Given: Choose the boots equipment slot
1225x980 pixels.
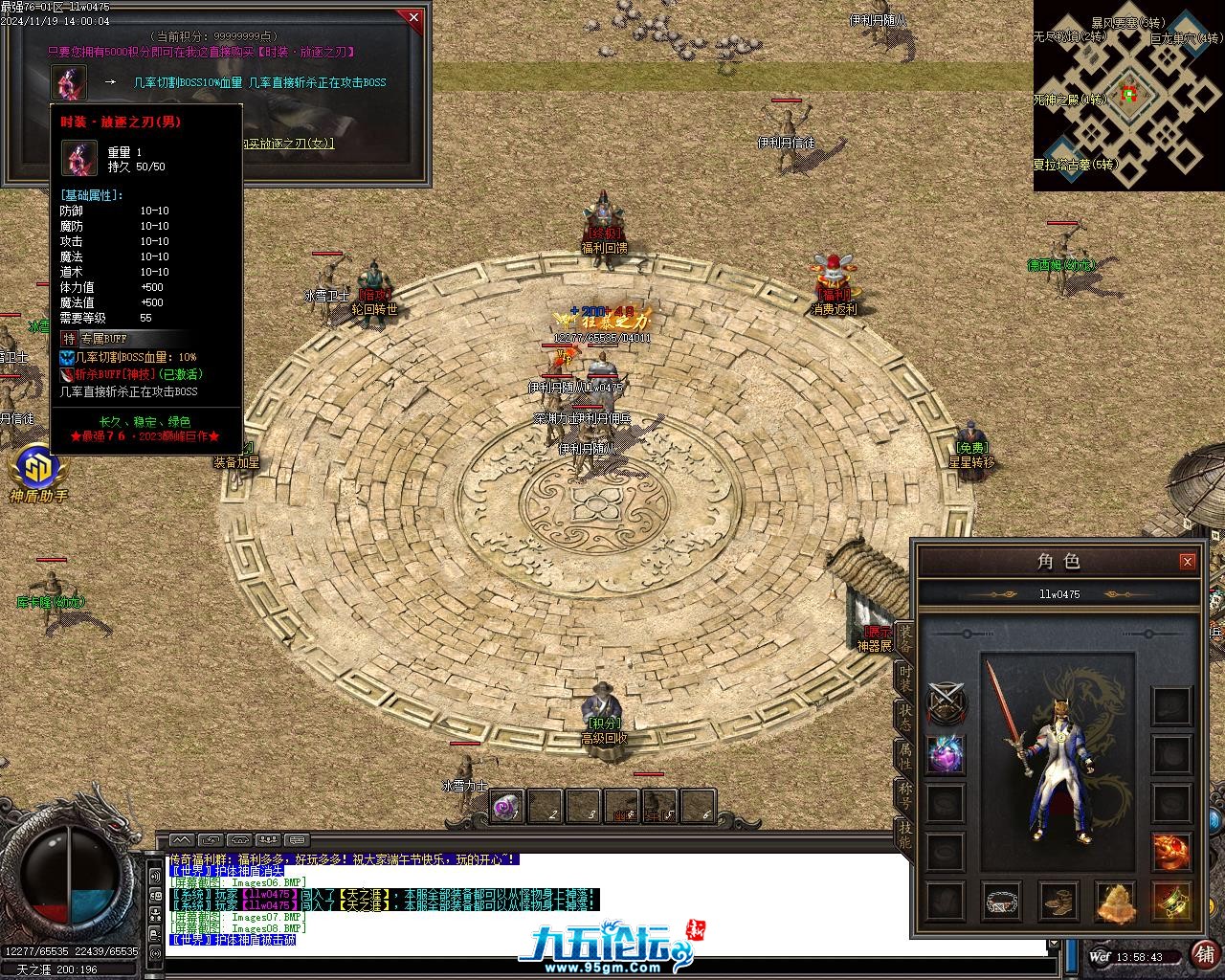Looking at the screenshot, I should pos(1058,902).
